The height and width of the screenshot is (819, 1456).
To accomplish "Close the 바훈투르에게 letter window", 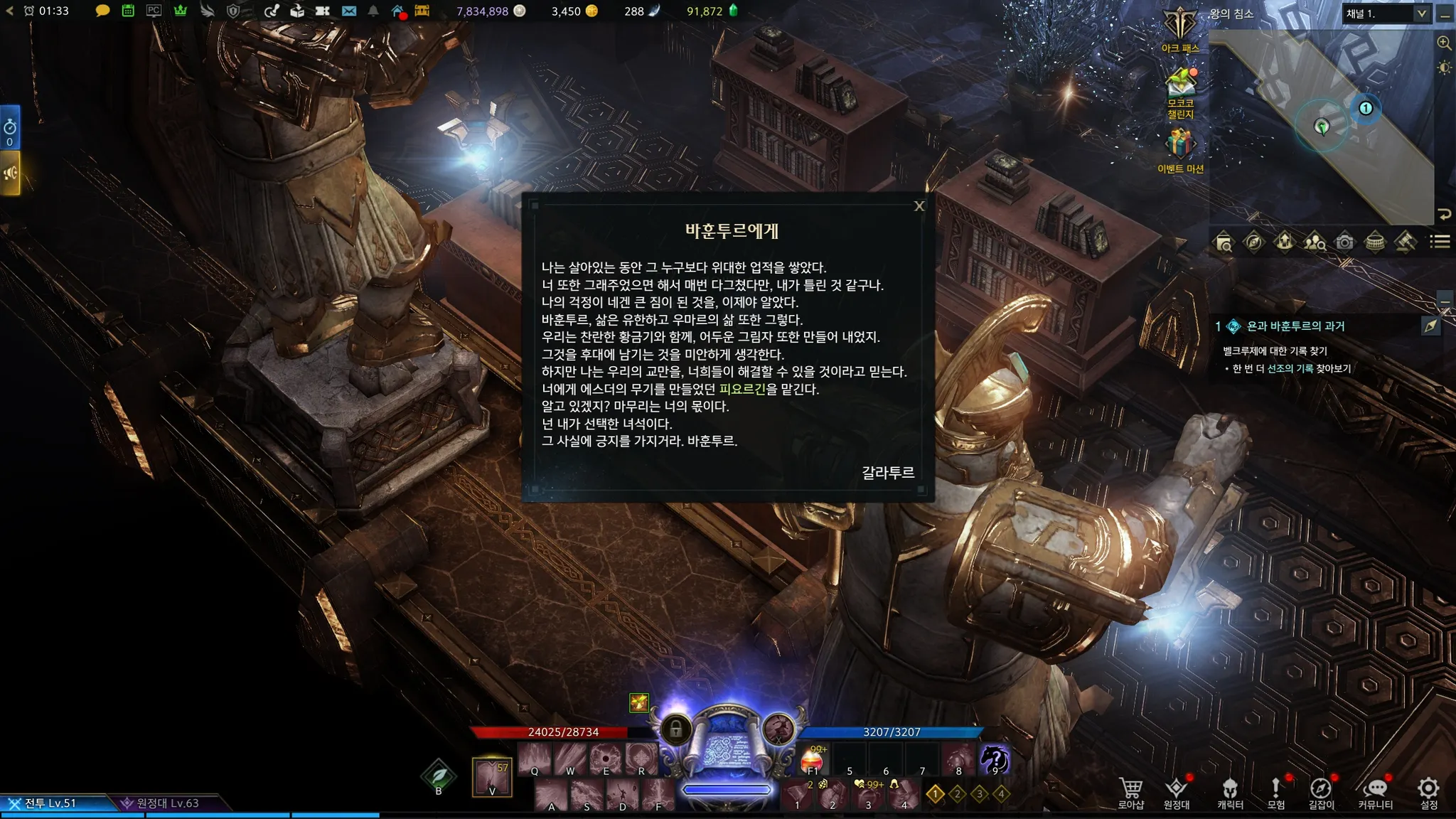I will click(919, 206).
